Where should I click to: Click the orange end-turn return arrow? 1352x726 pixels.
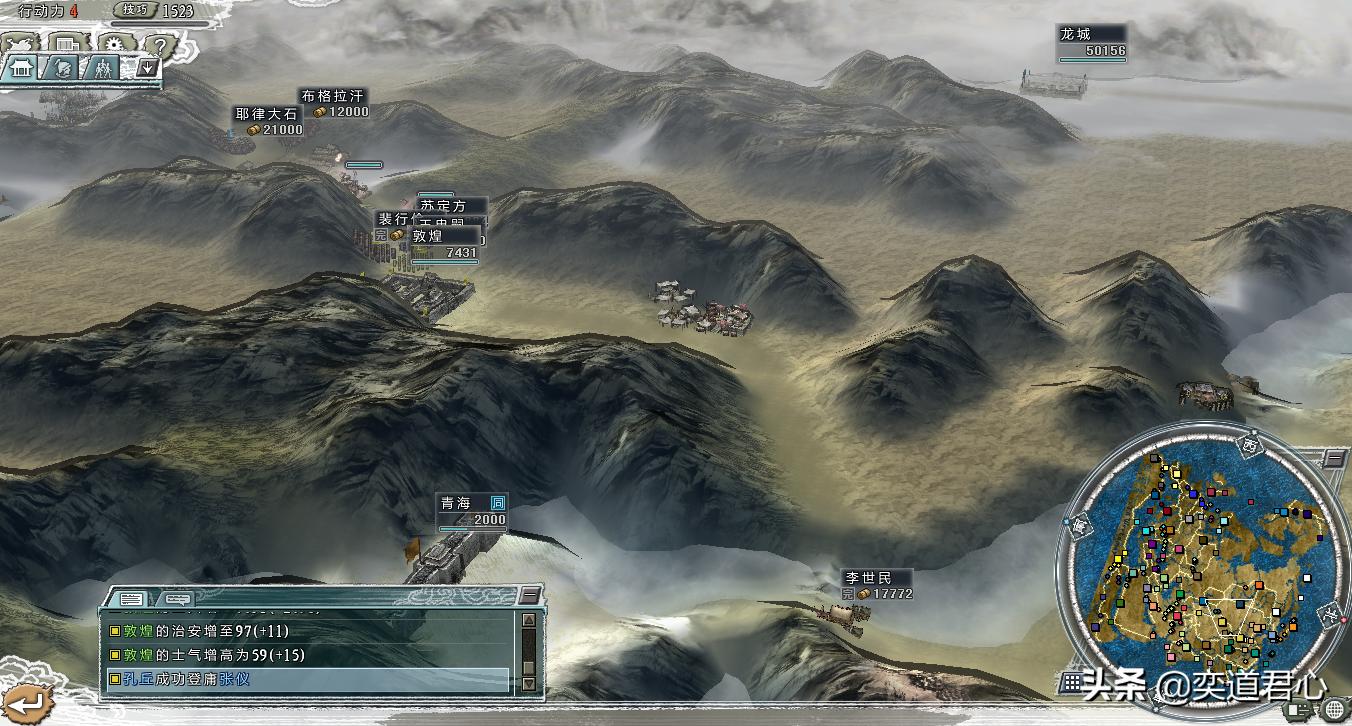22,702
